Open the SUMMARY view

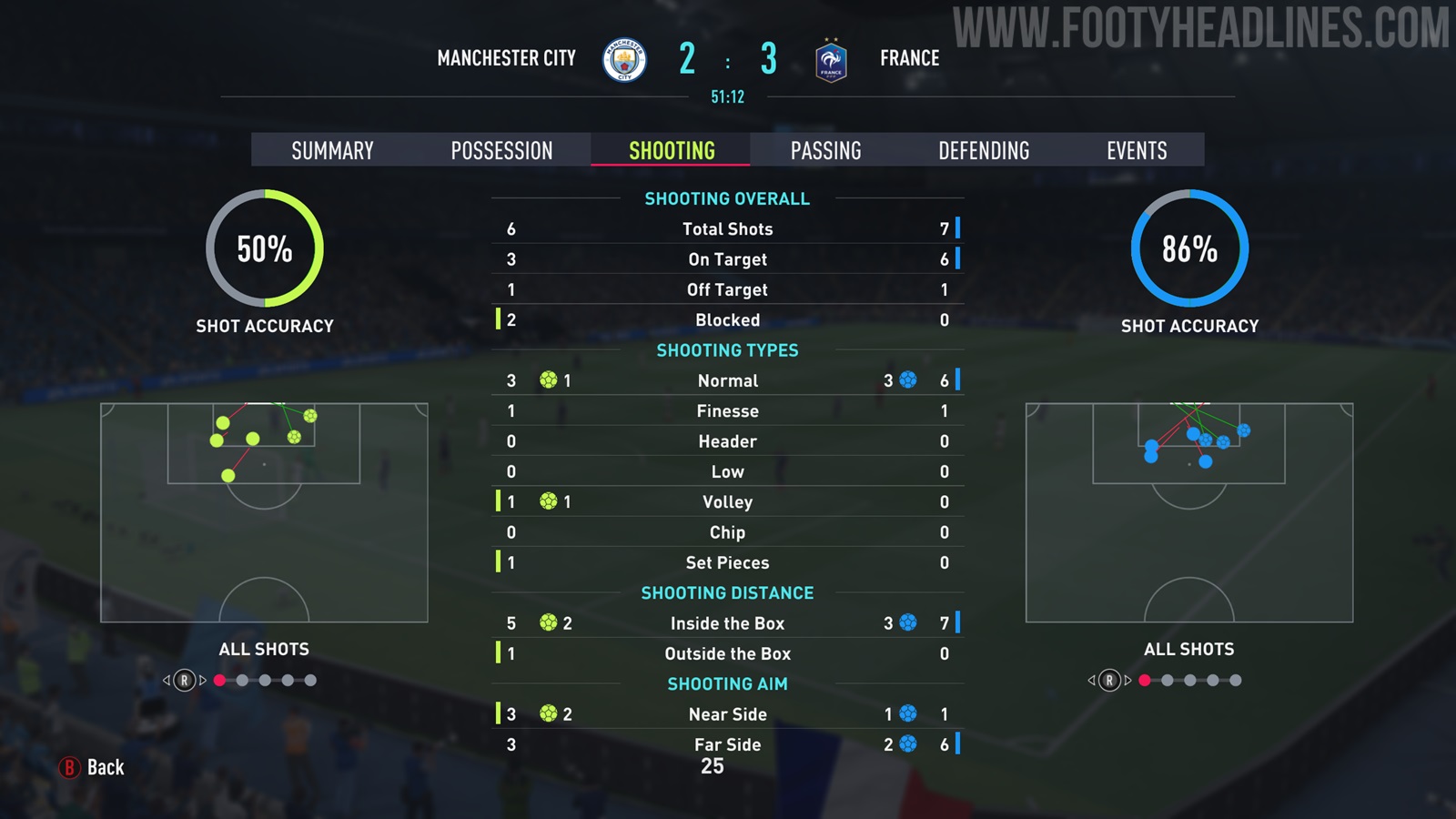[x=332, y=150]
